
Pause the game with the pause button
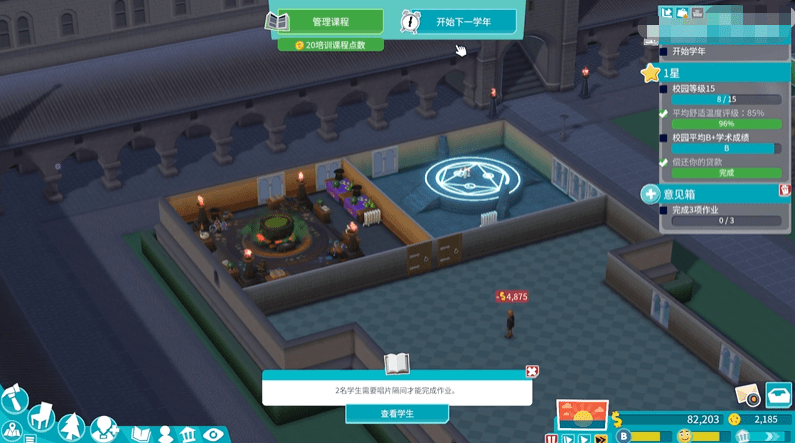[x=551, y=438]
